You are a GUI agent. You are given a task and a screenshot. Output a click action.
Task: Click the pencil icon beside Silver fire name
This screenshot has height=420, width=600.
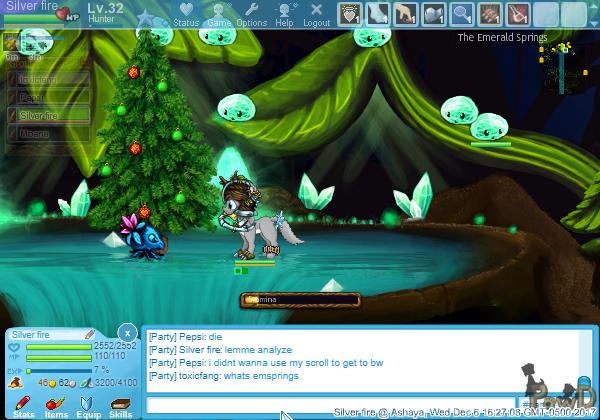(x=89, y=334)
